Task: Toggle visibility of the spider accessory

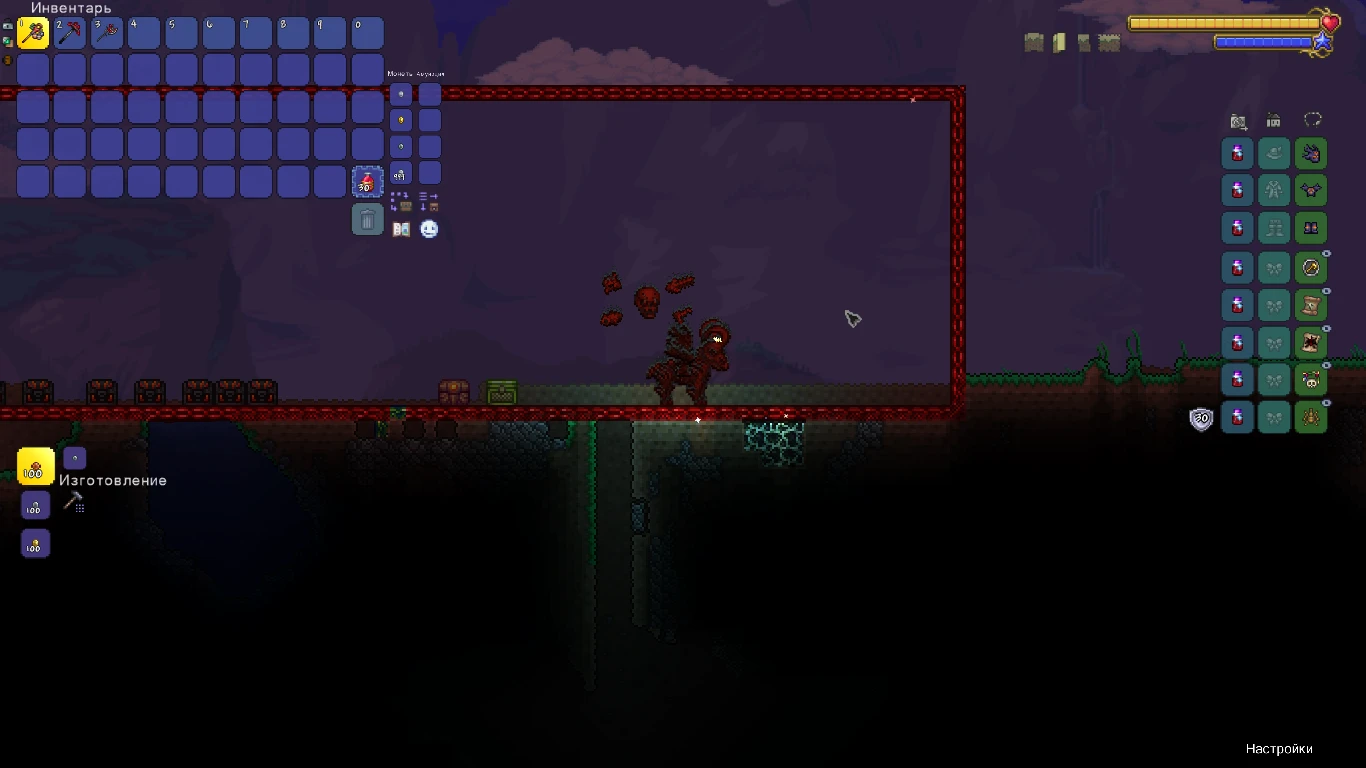Action: tap(1325, 403)
